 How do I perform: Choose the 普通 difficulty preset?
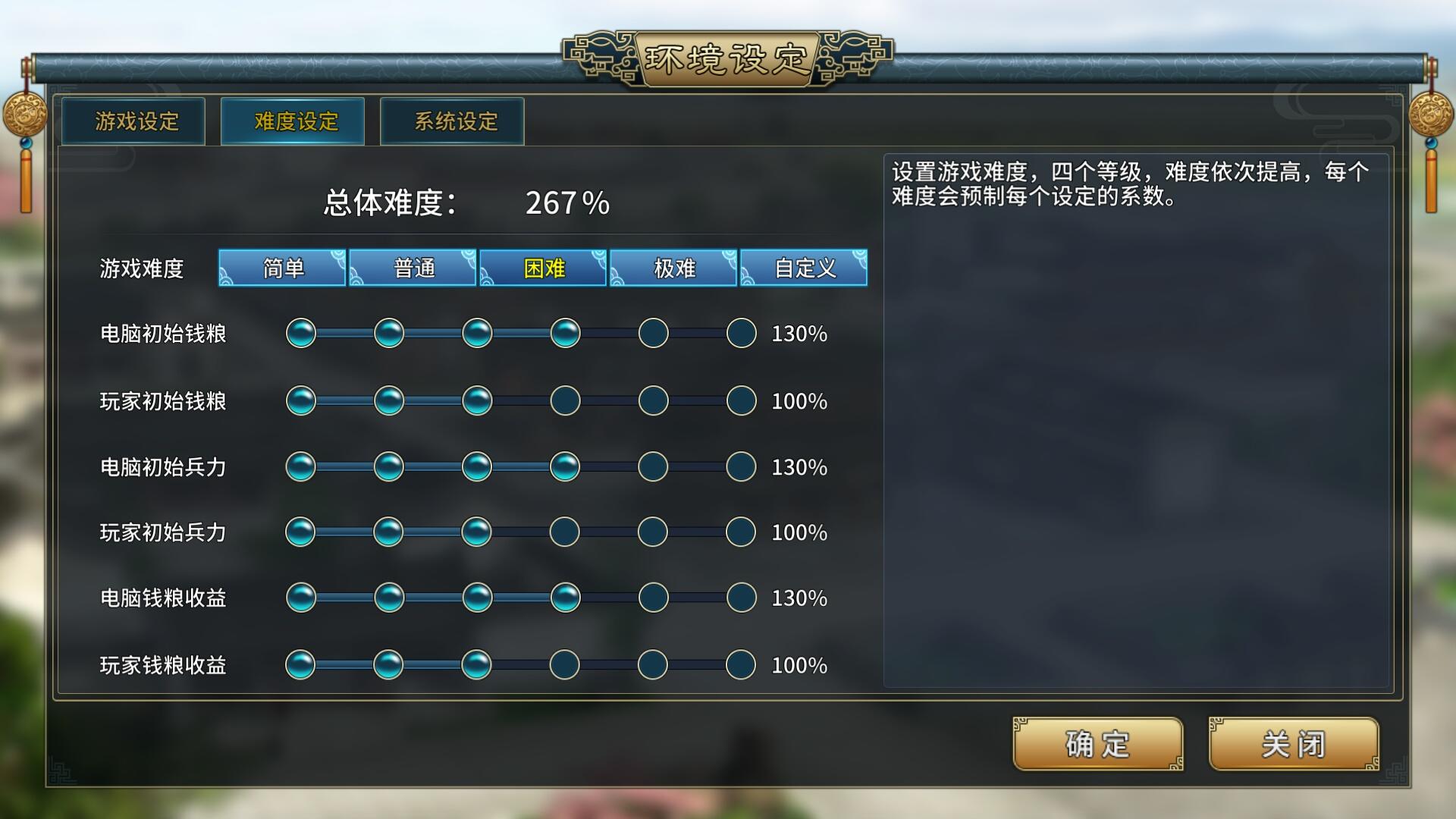point(413,268)
